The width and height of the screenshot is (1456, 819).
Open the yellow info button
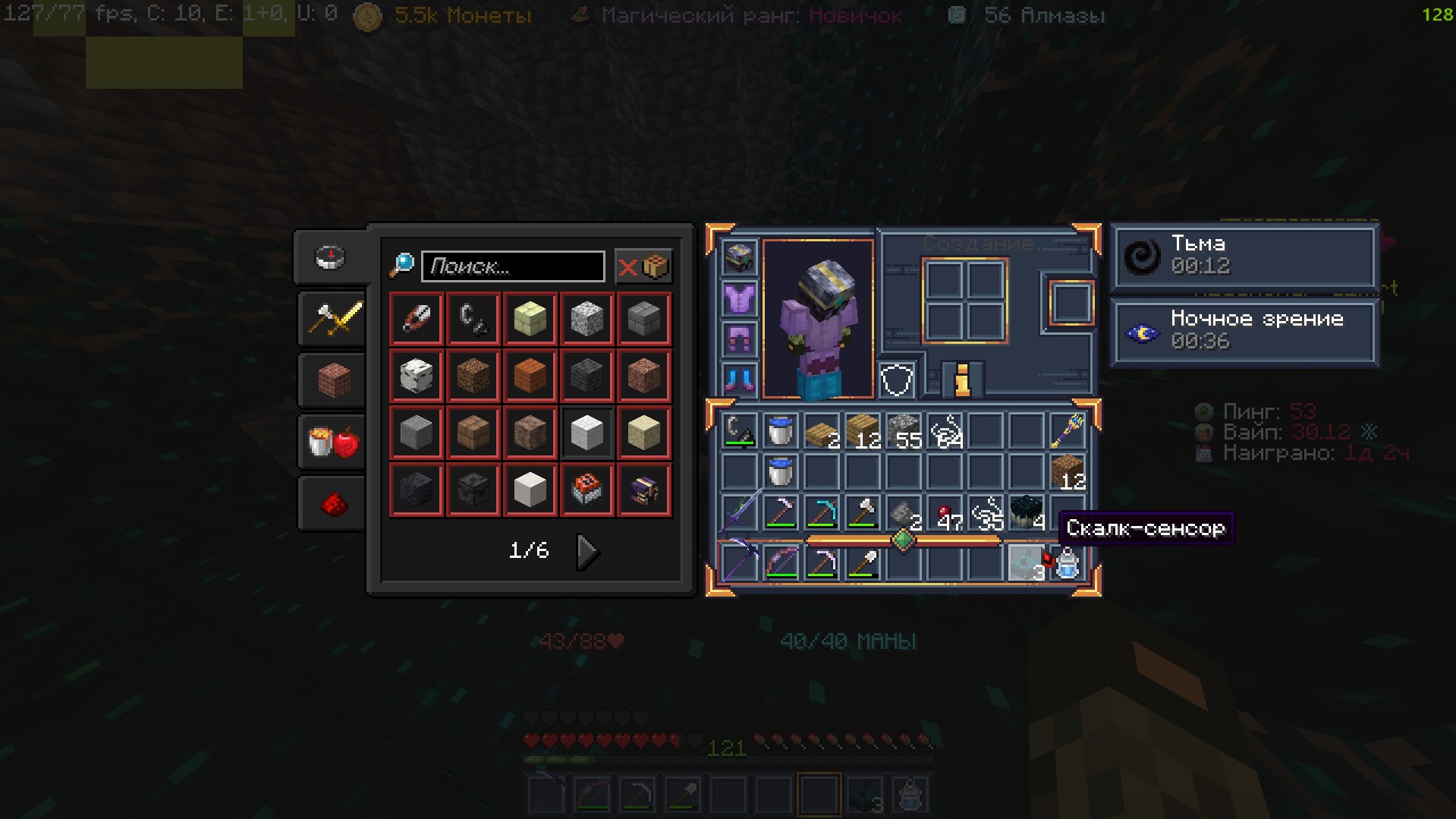point(962,379)
